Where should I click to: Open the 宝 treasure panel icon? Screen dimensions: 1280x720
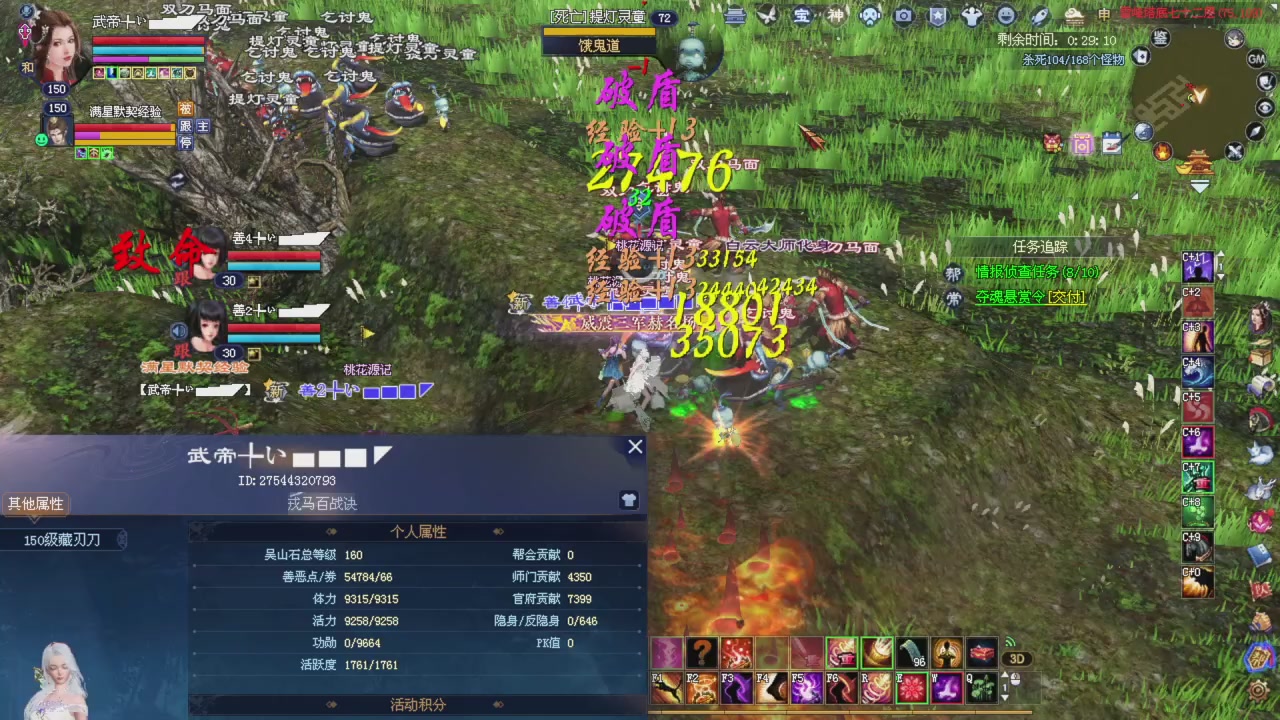point(801,15)
